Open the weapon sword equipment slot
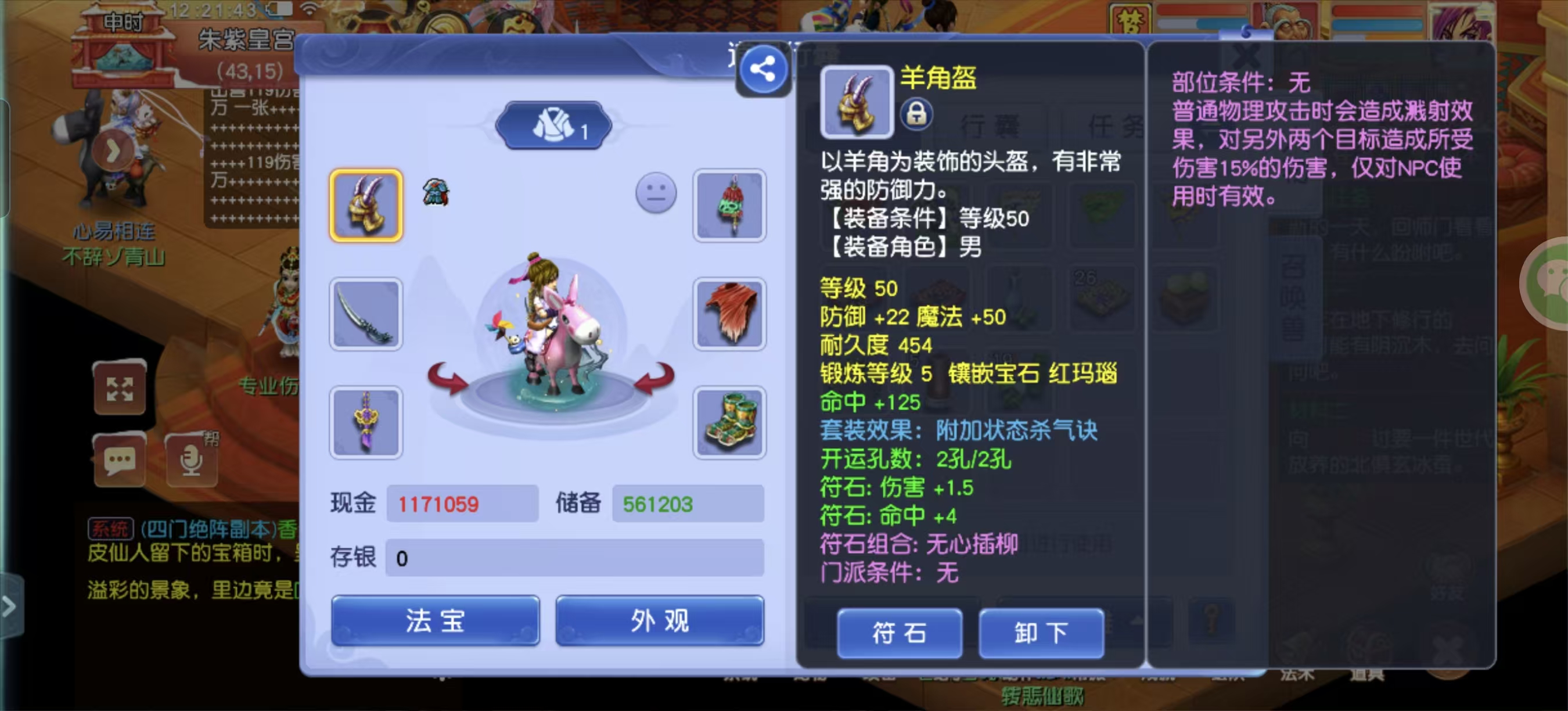The image size is (1568, 711). click(366, 314)
